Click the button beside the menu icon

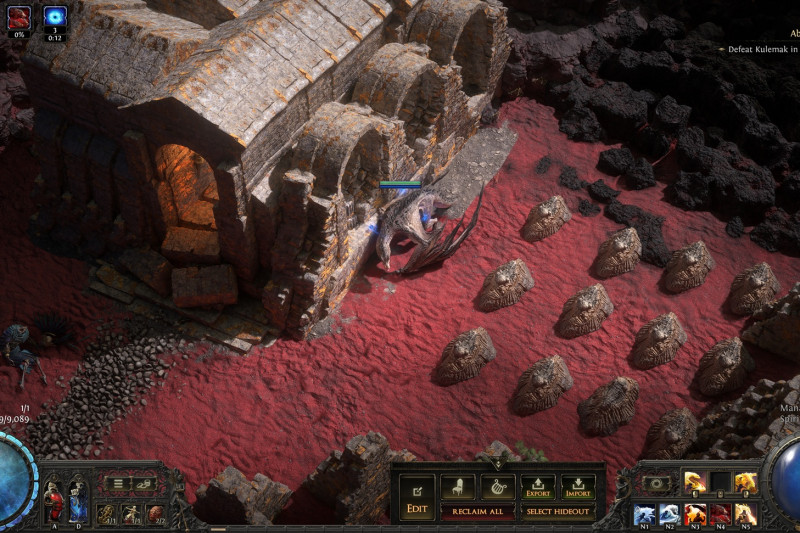click(x=143, y=484)
